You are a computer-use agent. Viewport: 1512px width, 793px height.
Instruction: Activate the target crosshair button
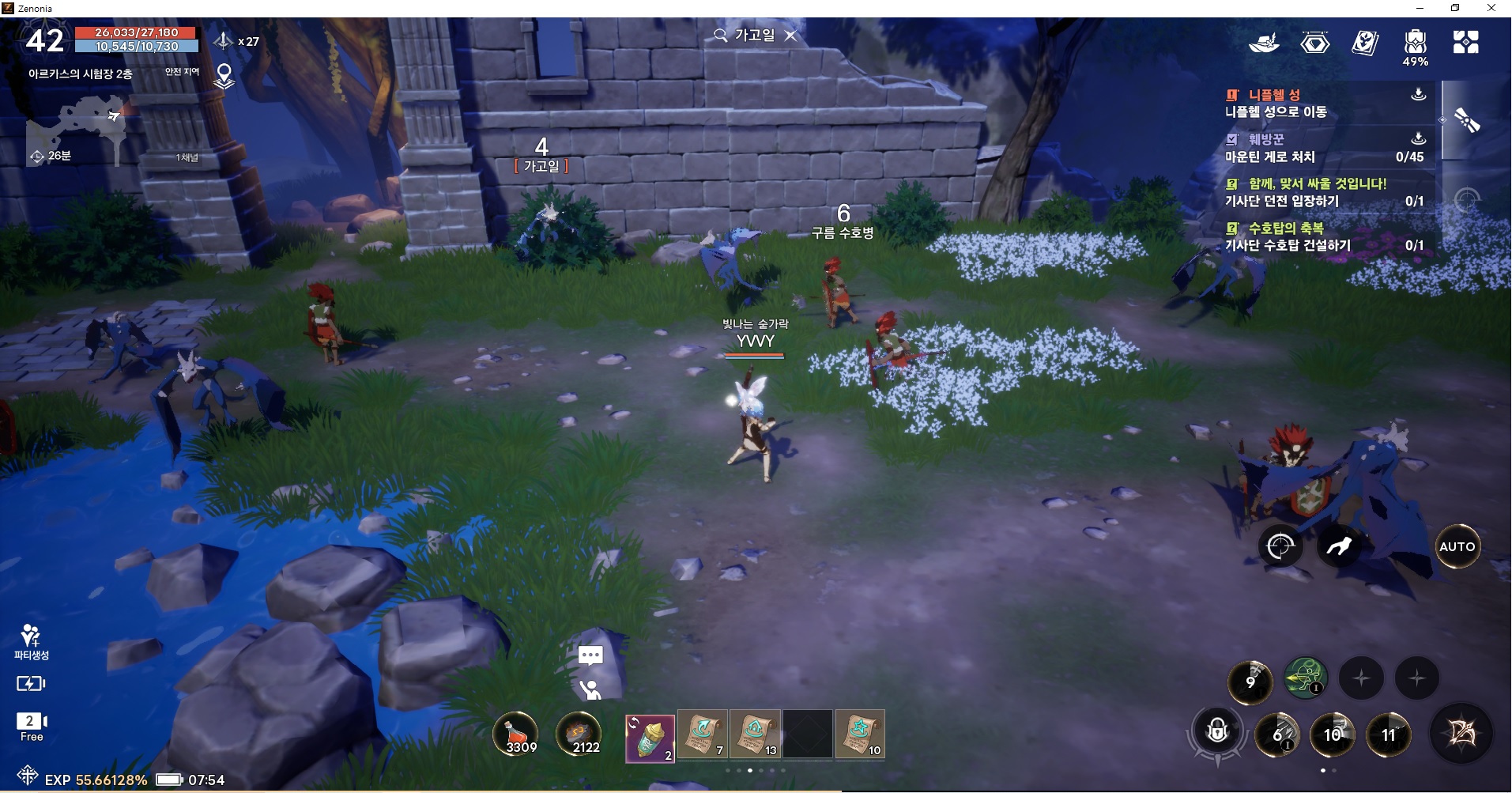[1280, 546]
